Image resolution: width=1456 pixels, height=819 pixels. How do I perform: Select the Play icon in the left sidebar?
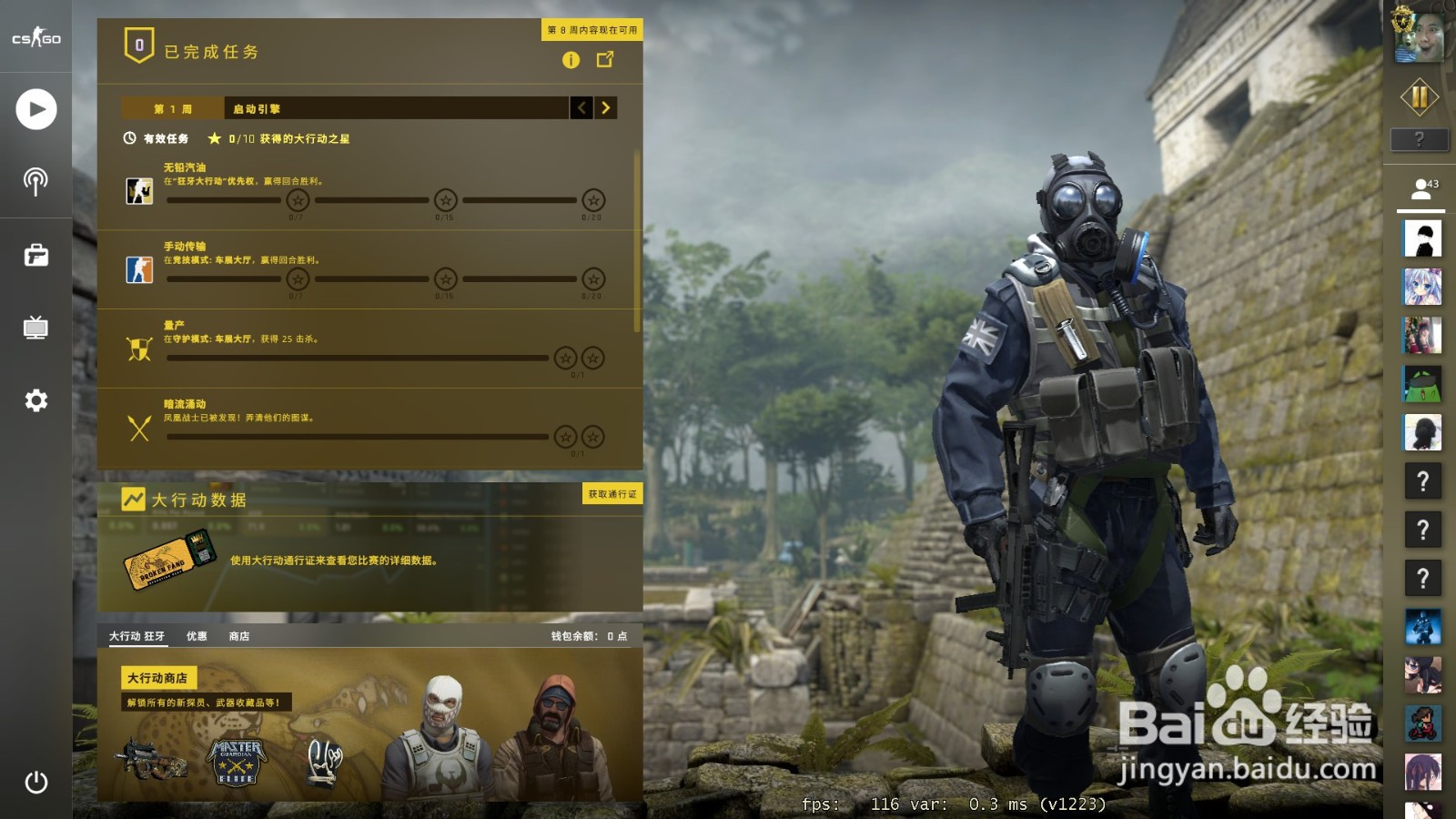tap(35, 109)
